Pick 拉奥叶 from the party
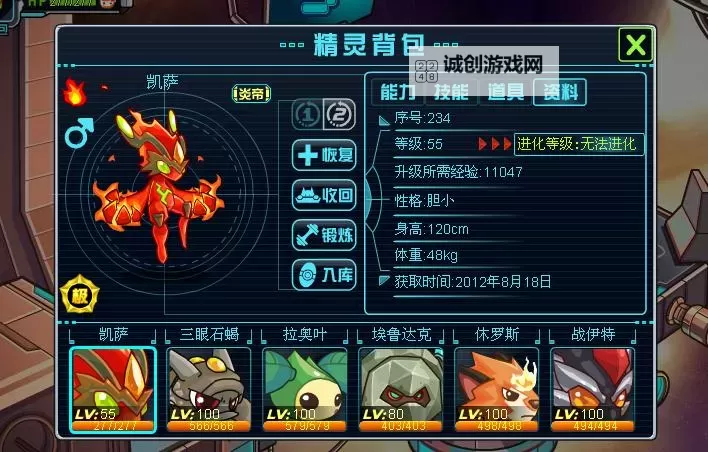Screen dimensions: 708x452 [x=305, y=388]
